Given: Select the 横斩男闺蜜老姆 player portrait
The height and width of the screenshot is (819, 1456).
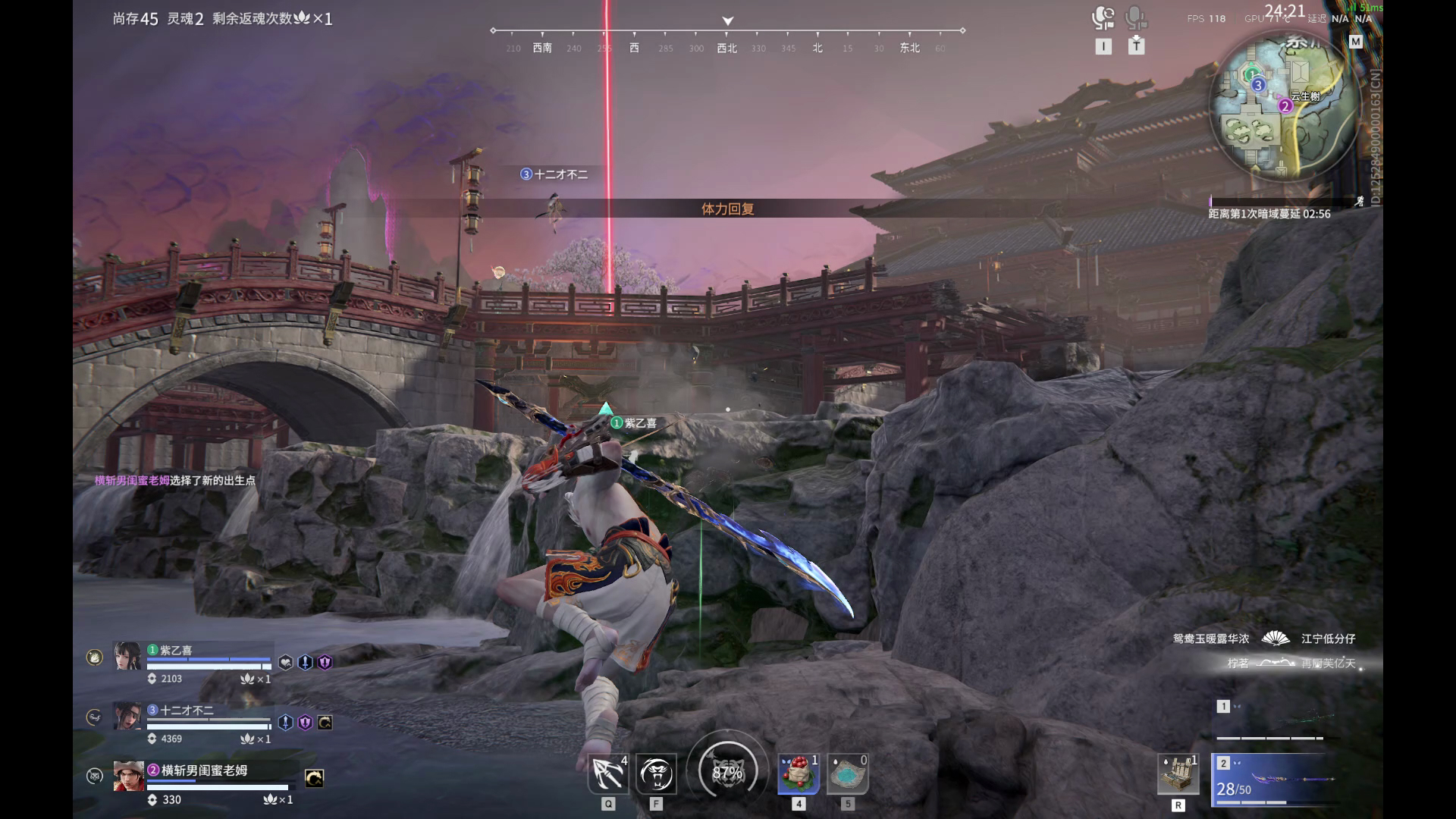Looking at the screenshot, I should 128,777.
